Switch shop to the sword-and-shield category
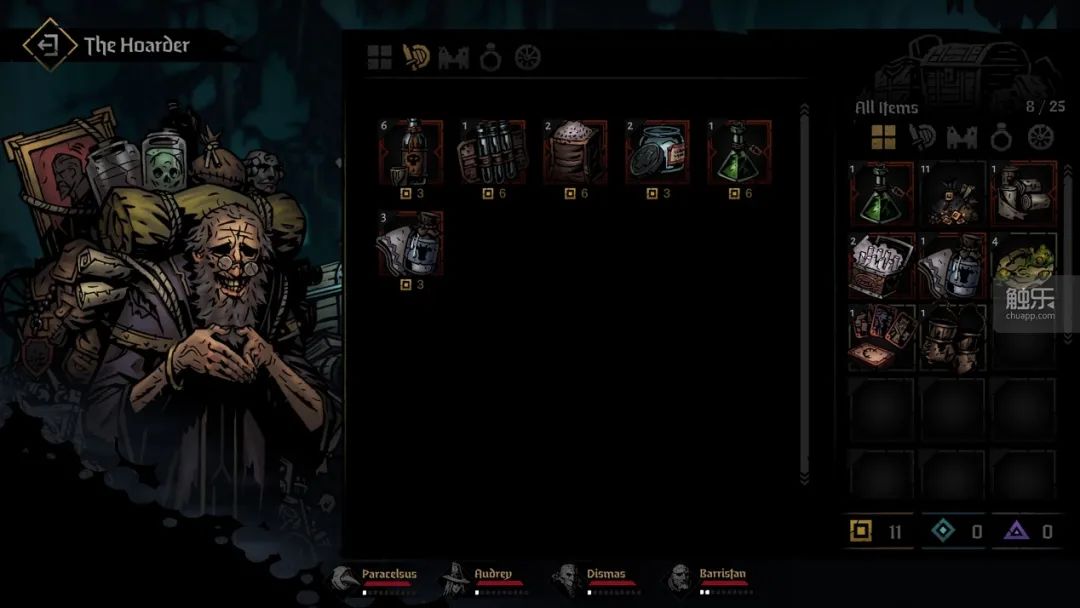The height and width of the screenshot is (608, 1080). (416, 58)
